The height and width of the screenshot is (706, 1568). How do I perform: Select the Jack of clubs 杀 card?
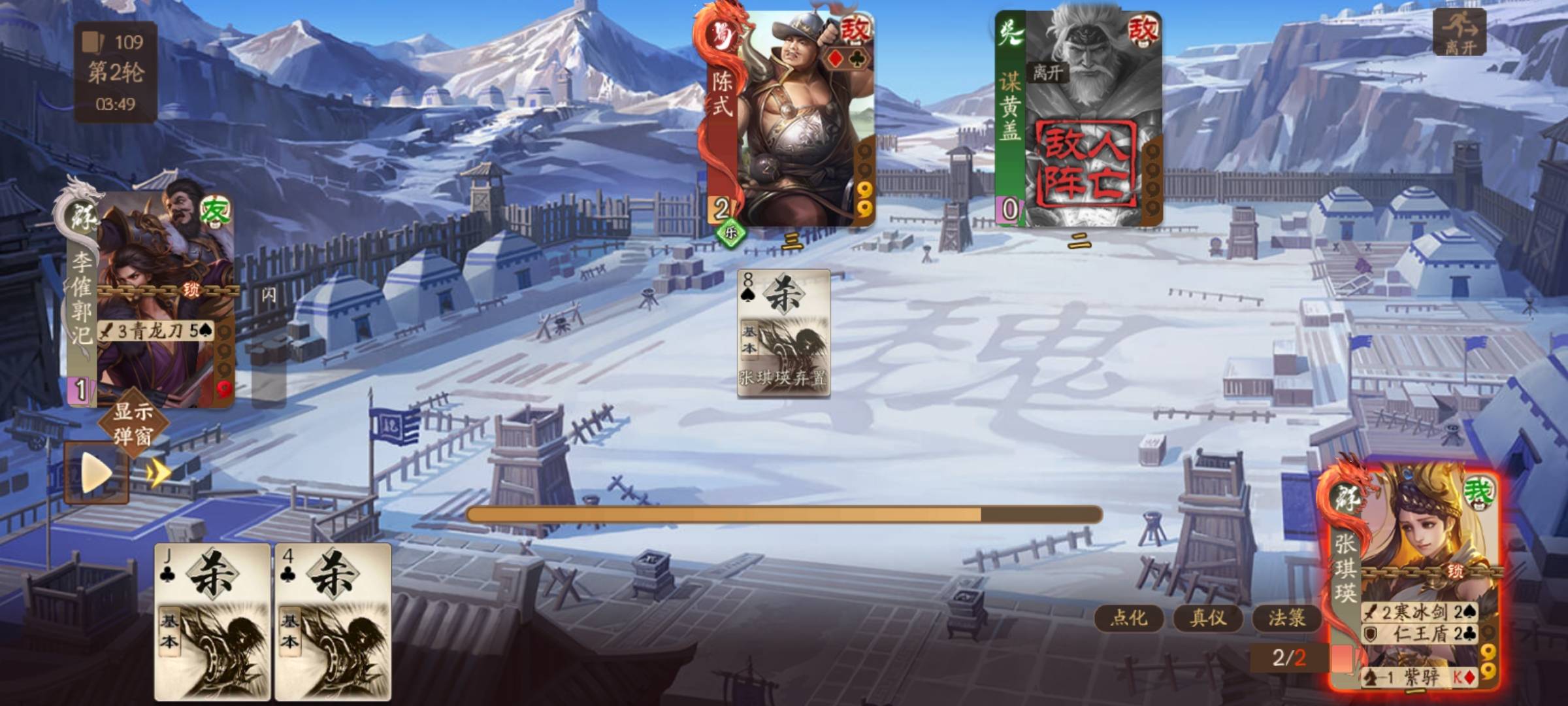tap(212, 621)
